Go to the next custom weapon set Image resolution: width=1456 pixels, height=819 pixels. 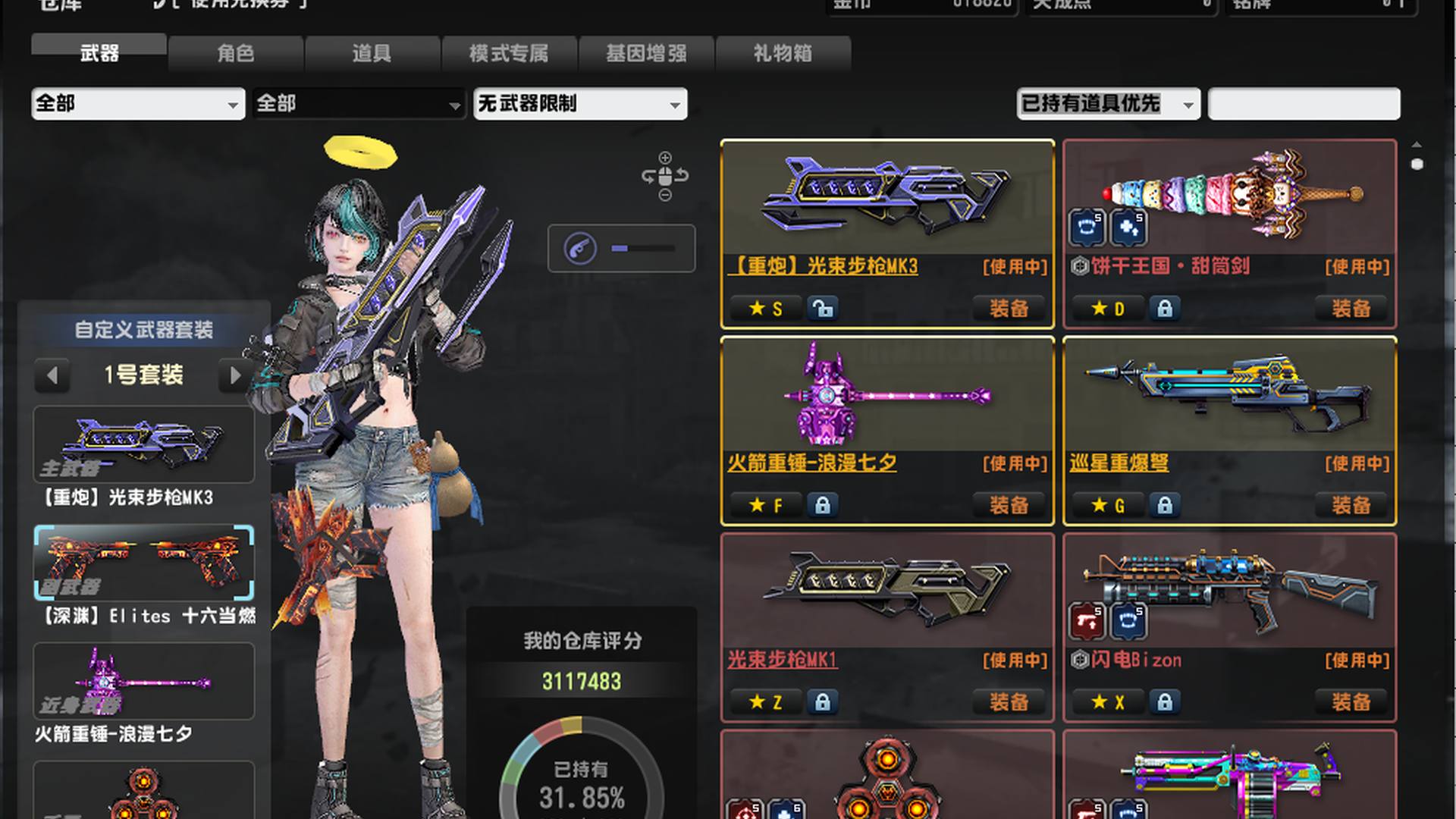(235, 375)
